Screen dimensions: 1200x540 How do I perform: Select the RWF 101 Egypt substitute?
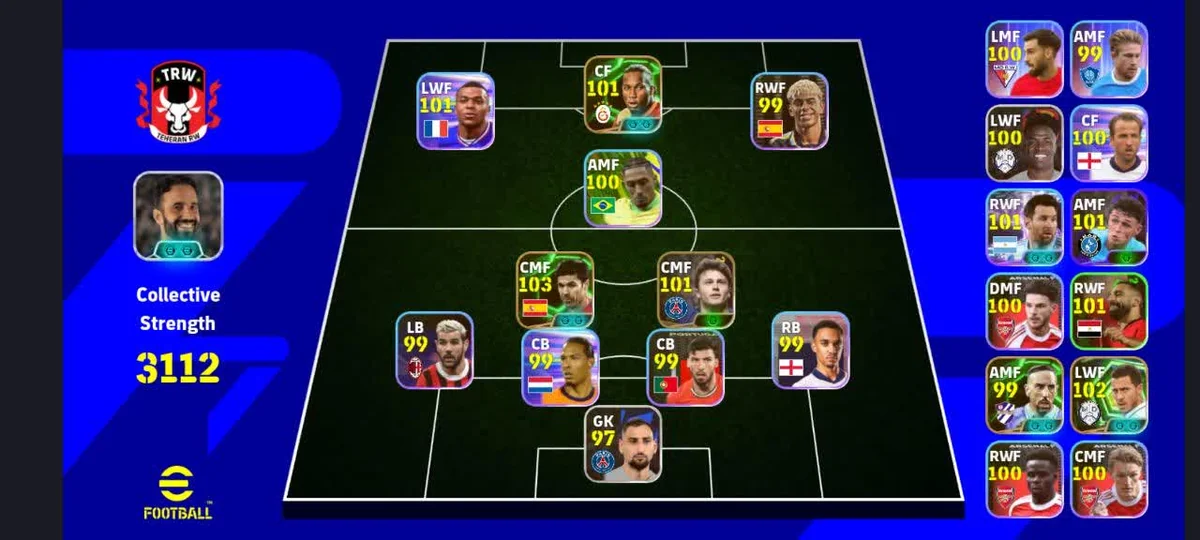(1109, 311)
